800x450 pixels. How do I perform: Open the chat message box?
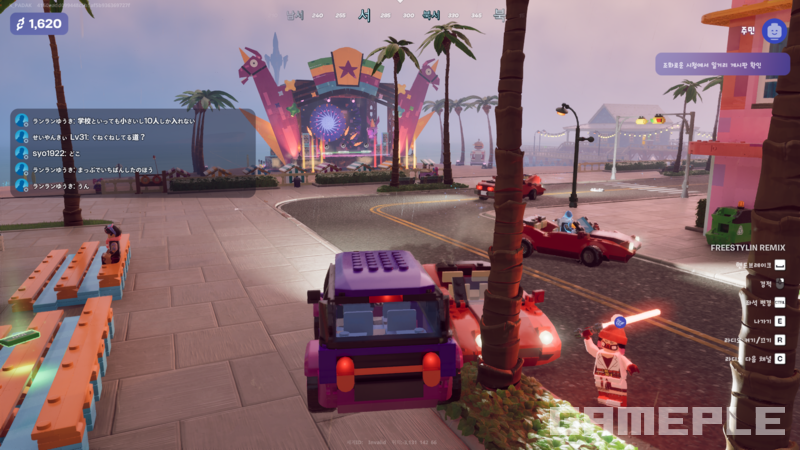click(x=132, y=152)
